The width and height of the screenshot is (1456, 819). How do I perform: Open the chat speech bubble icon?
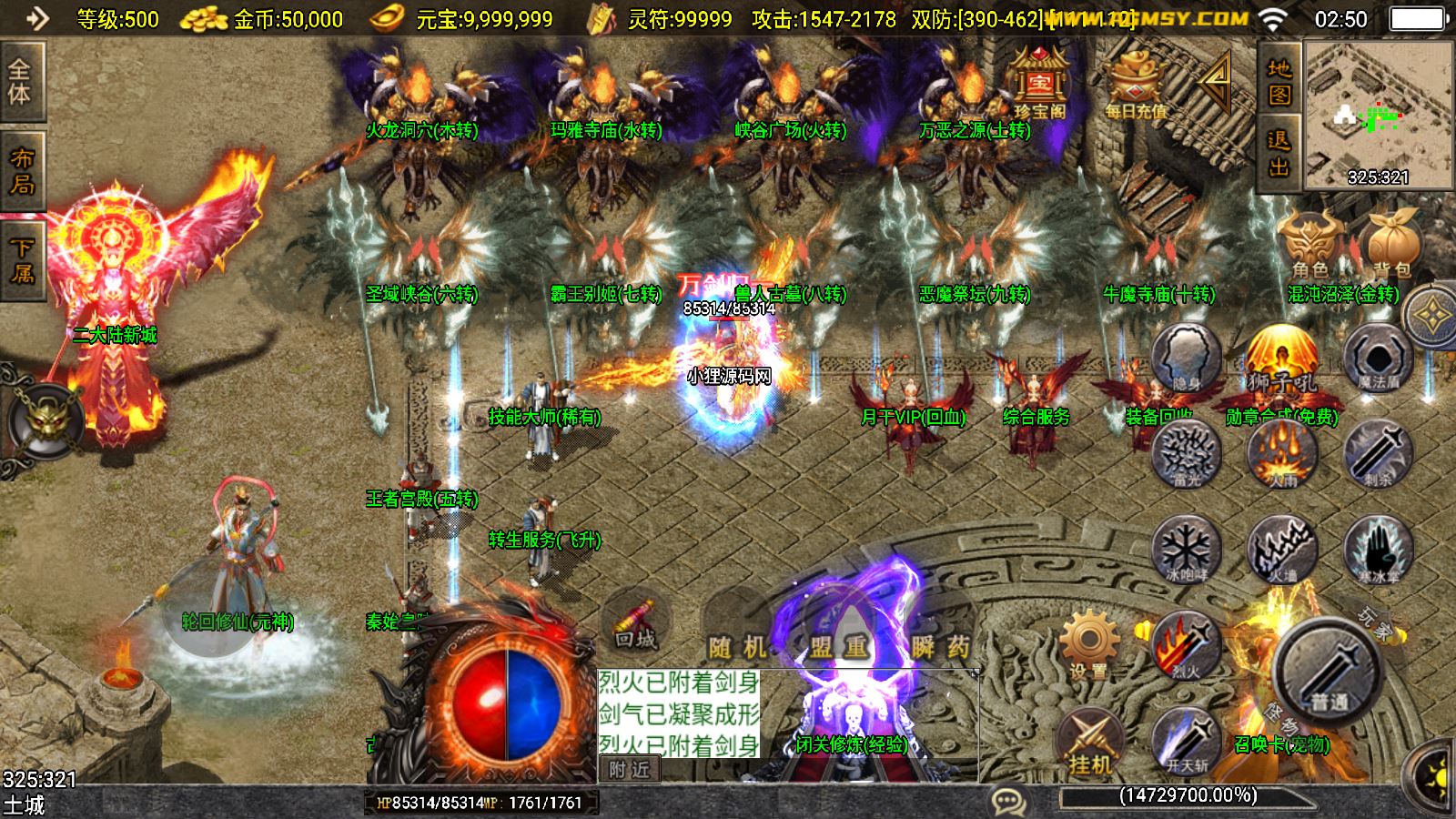(1008, 802)
